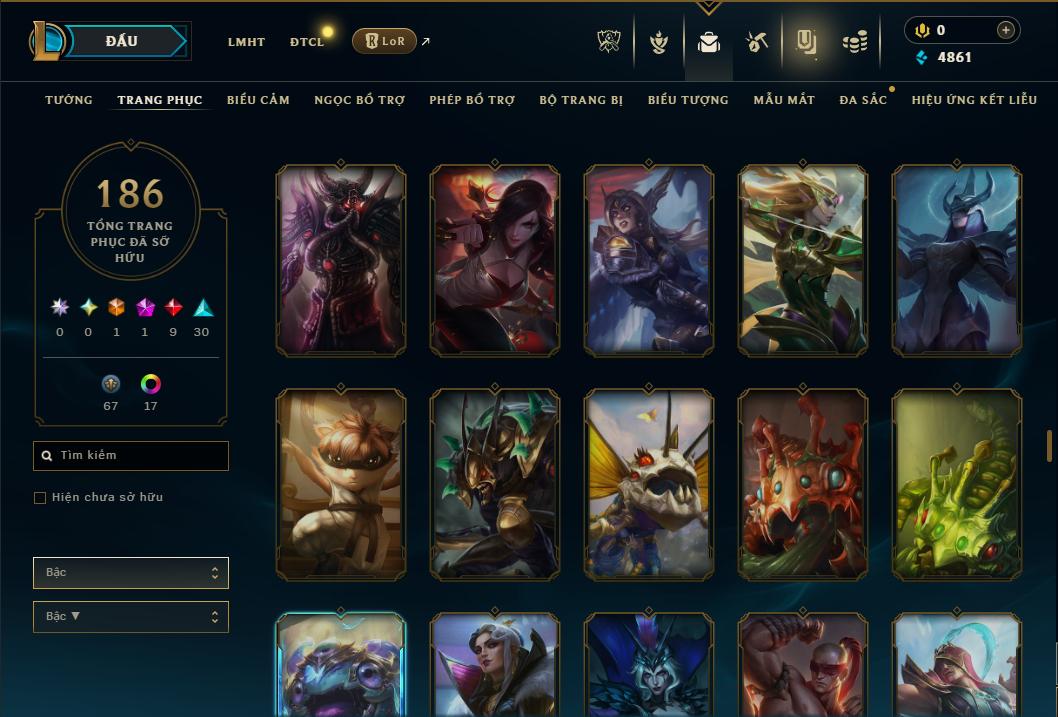Select the masked monk boy skin card

coord(341,484)
